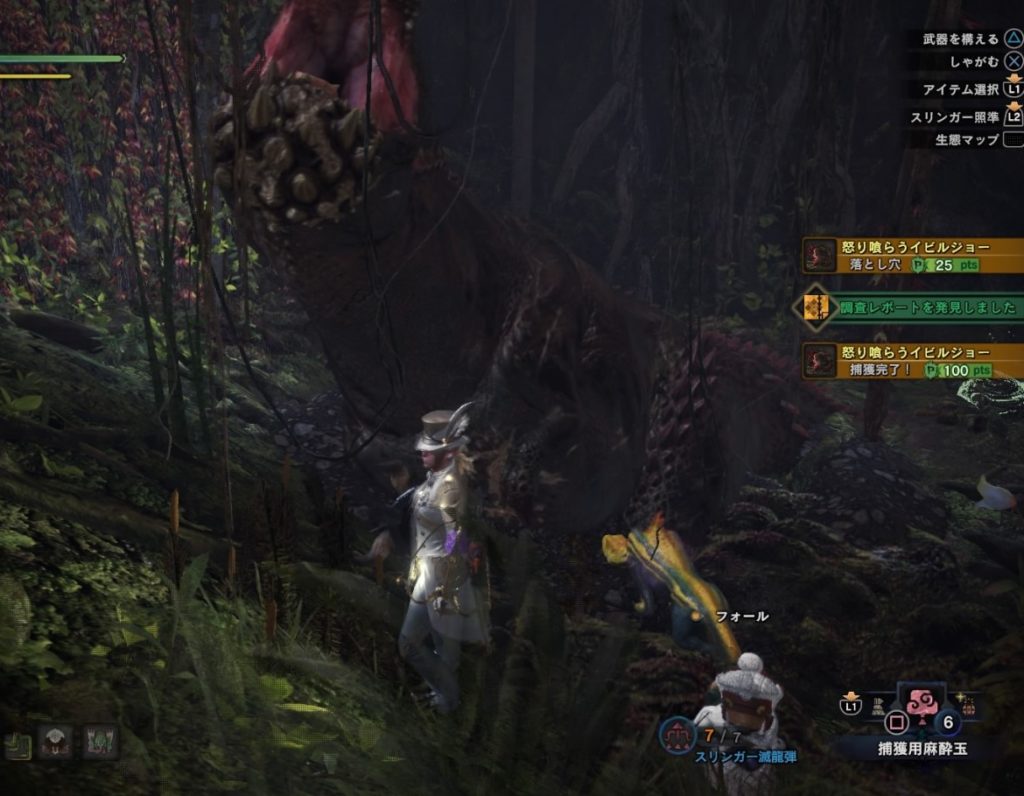Click the スリンガー滅龍弾 slinger ammo icon
The image size is (1024, 796).
pos(677,737)
